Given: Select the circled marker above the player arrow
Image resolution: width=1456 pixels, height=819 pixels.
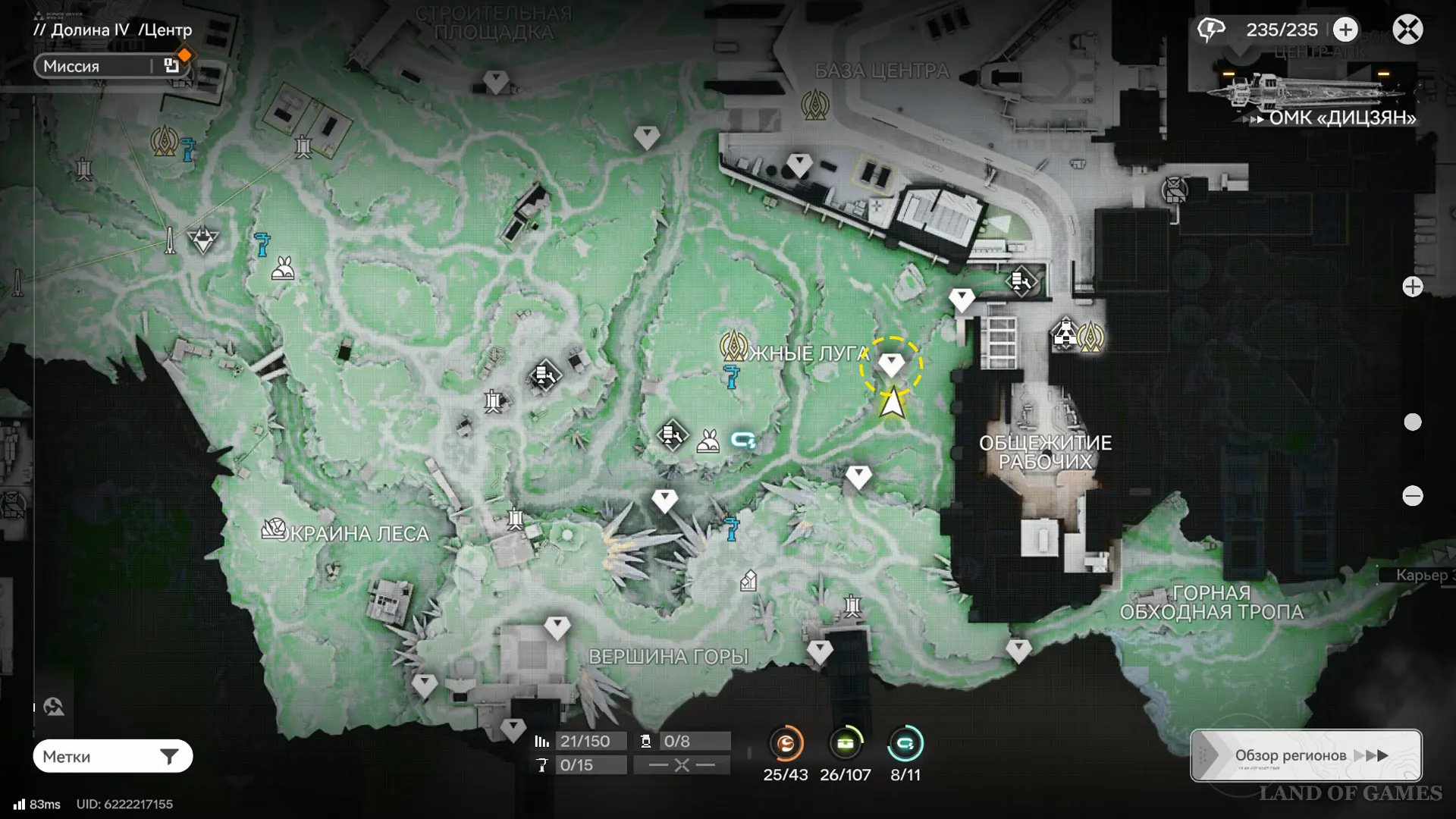Looking at the screenshot, I should 891,366.
